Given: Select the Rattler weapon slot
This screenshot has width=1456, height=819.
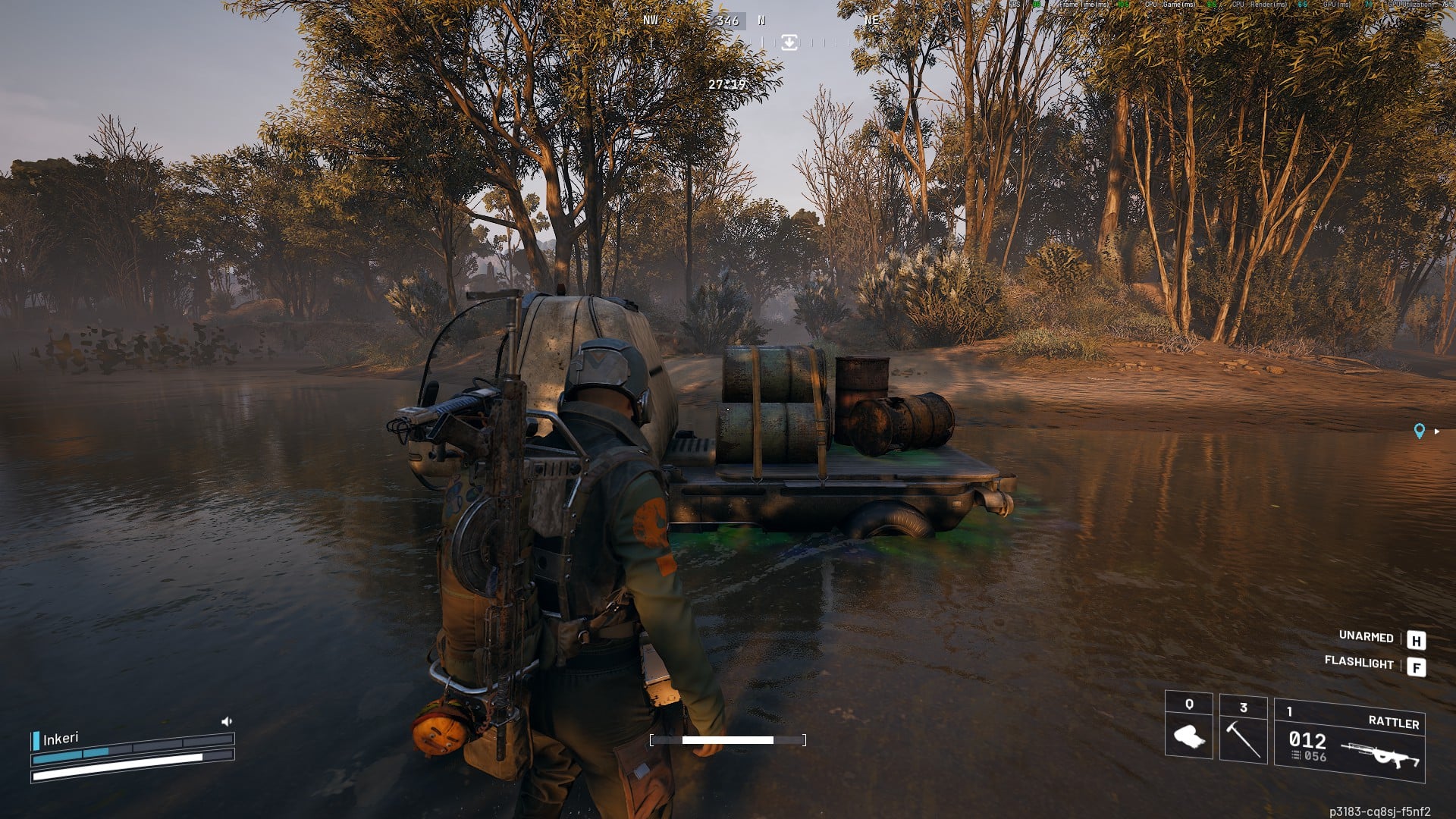Looking at the screenshot, I should (x=1349, y=740).
